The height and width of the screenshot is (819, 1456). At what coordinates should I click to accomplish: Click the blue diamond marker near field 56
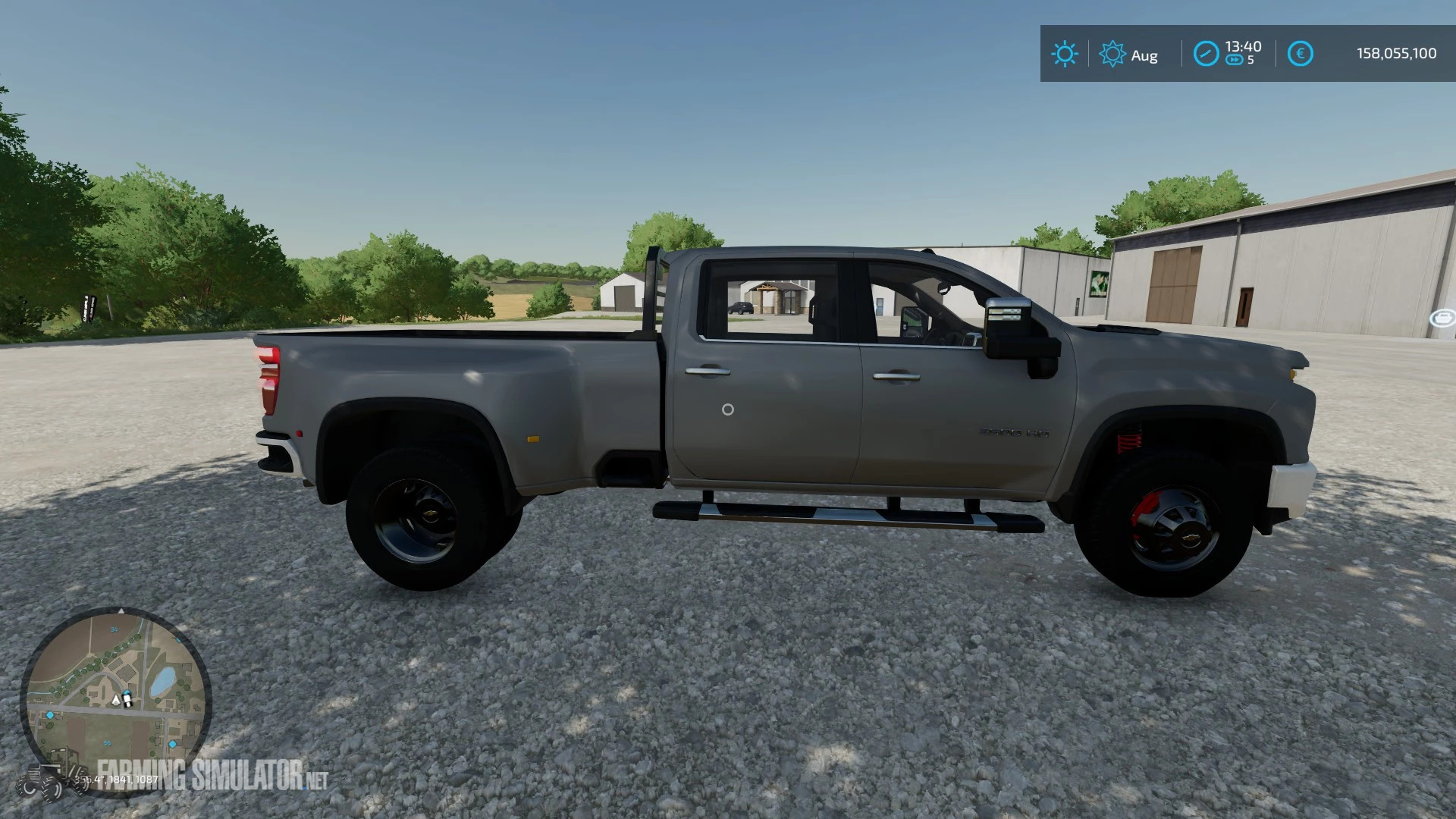coord(172,744)
